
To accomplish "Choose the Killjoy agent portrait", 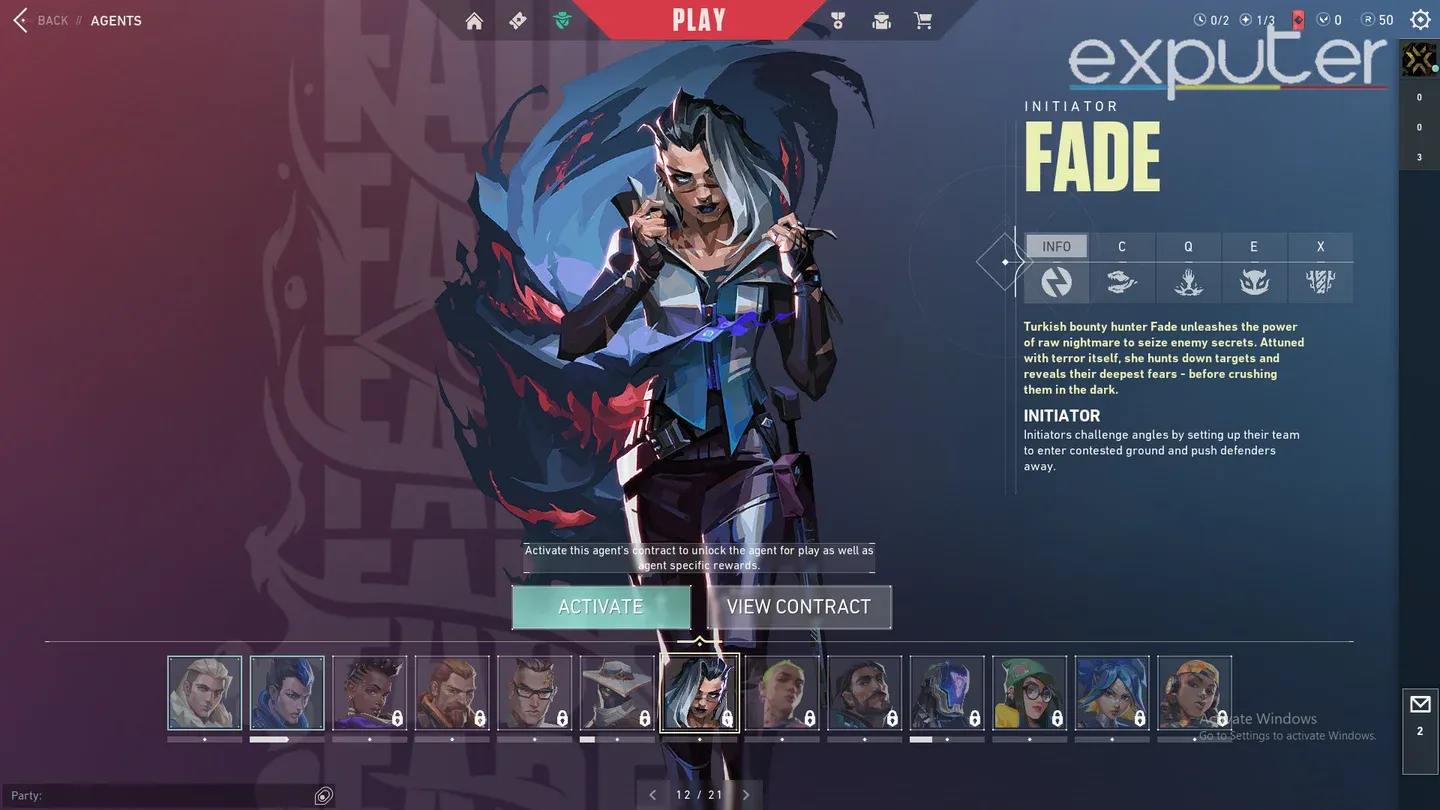I will pos(1029,692).
